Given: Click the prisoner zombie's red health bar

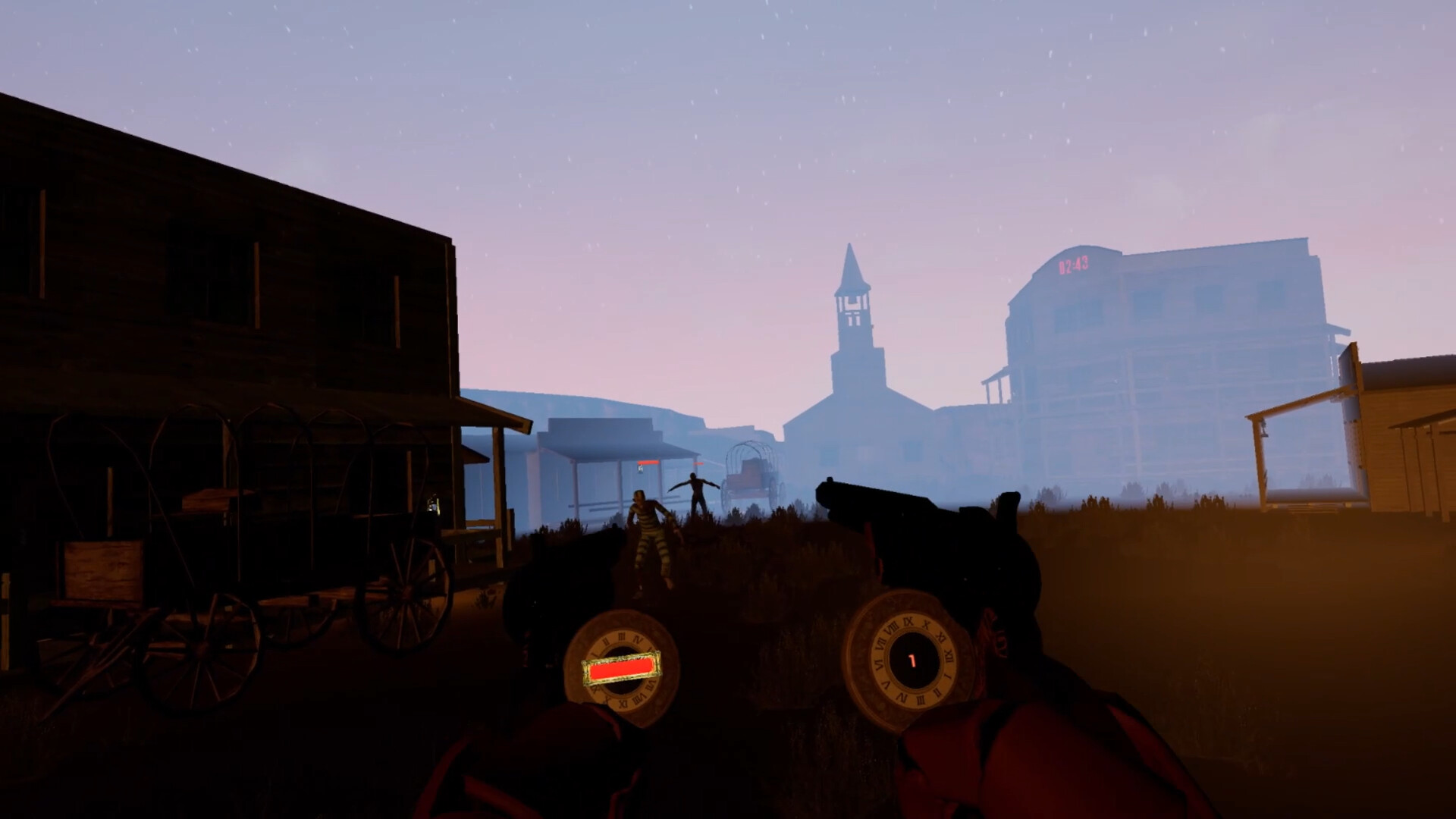Looking at the screenshot, I should (648, 462).
